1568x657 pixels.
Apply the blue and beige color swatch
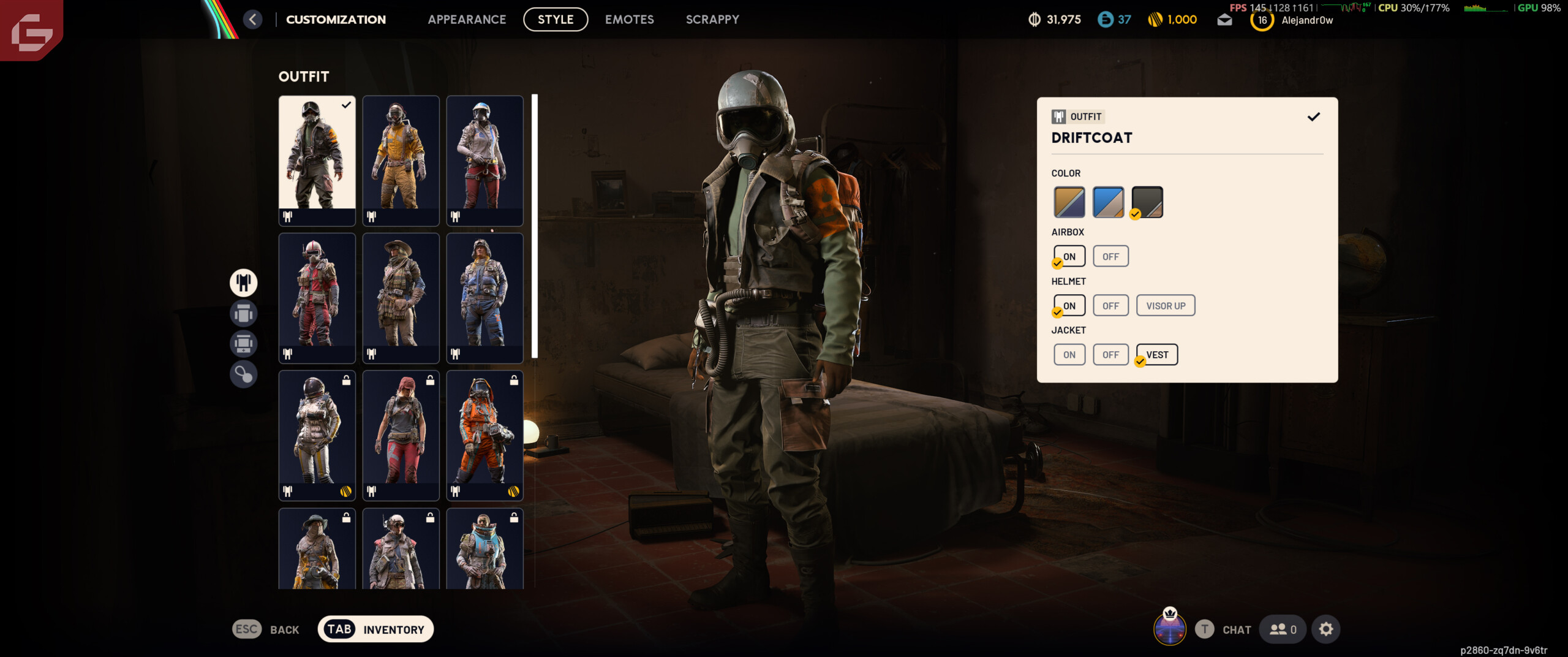[1108, 202]
